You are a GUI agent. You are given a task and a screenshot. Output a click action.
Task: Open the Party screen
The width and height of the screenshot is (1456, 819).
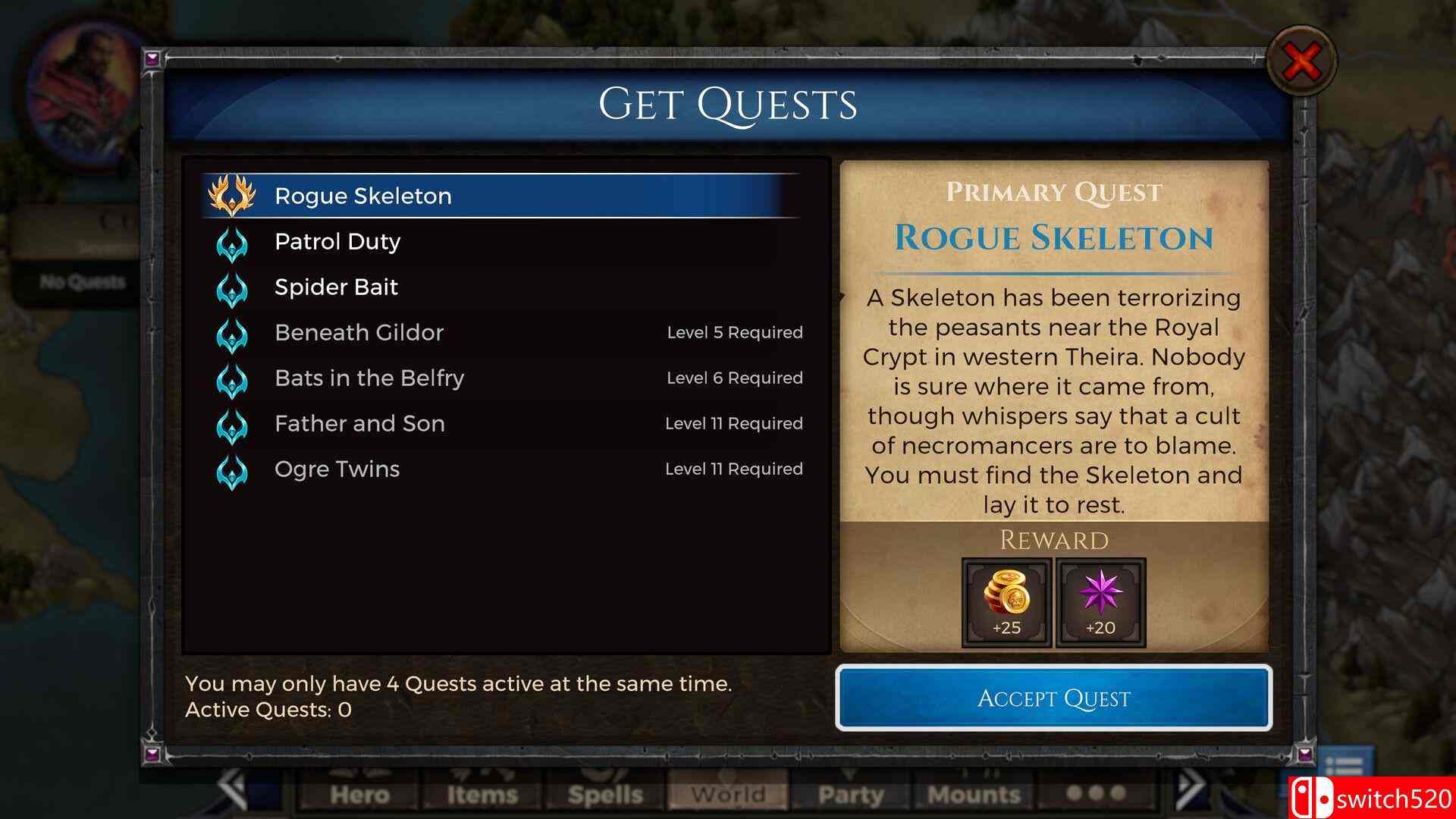coord(851,795)
